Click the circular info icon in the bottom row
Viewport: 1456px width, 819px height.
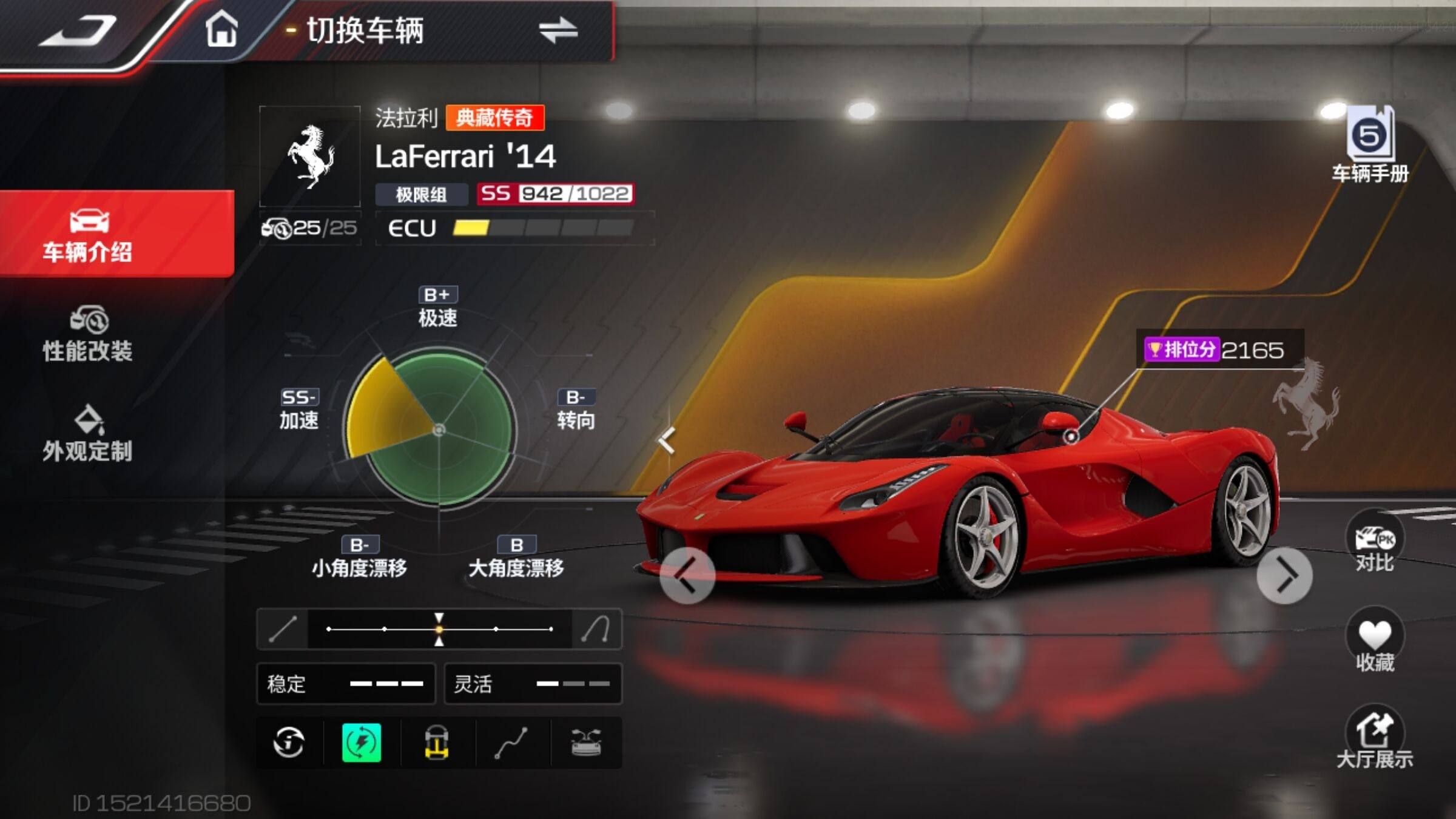tap(289, 743)
